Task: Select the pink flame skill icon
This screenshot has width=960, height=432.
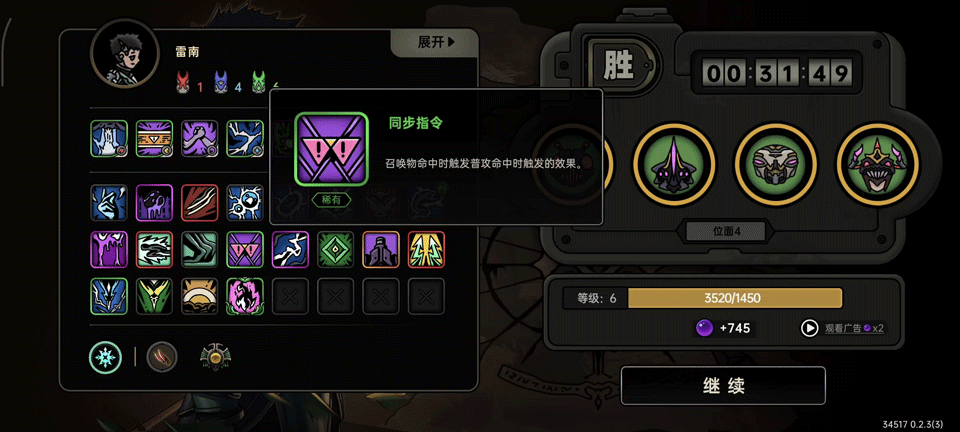Action: 245,296
